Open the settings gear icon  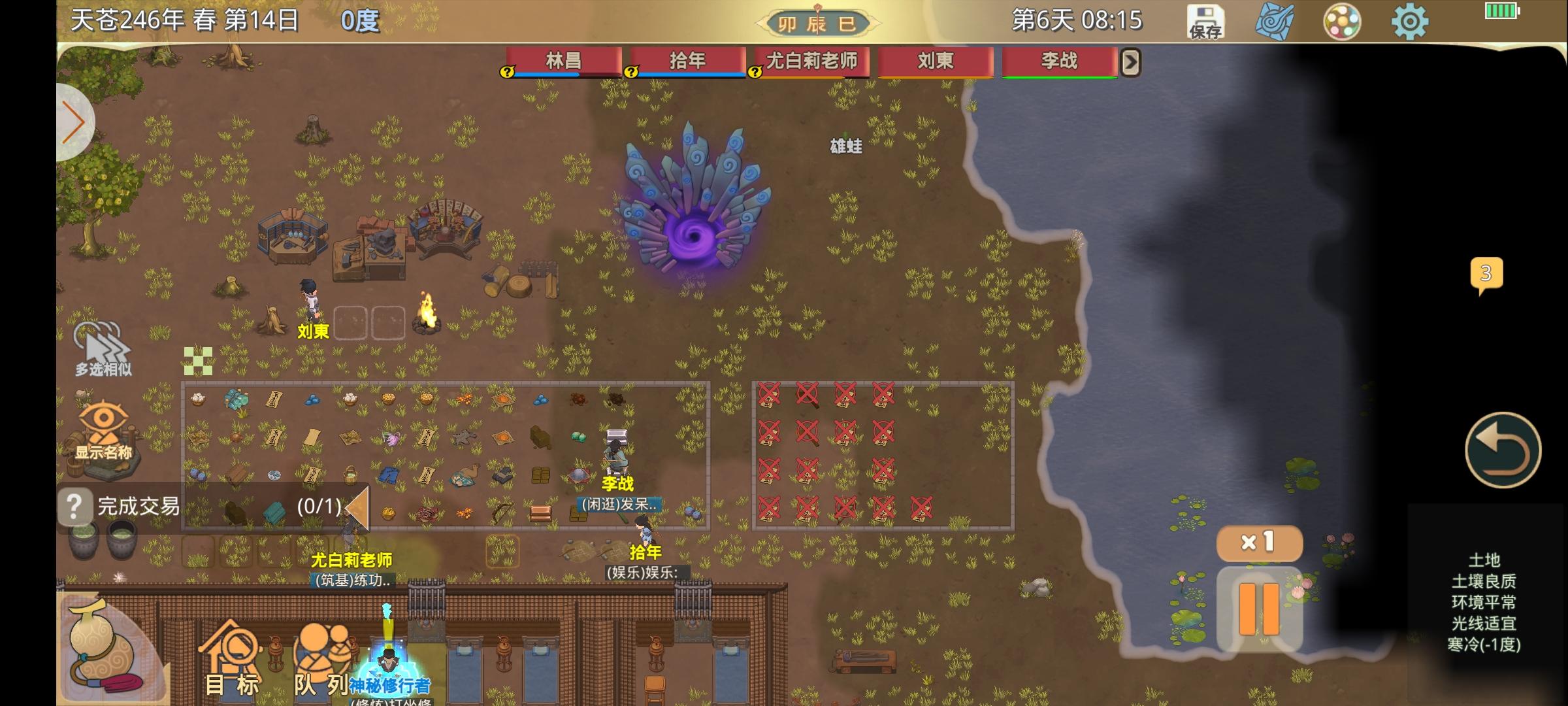(1411, 20)
